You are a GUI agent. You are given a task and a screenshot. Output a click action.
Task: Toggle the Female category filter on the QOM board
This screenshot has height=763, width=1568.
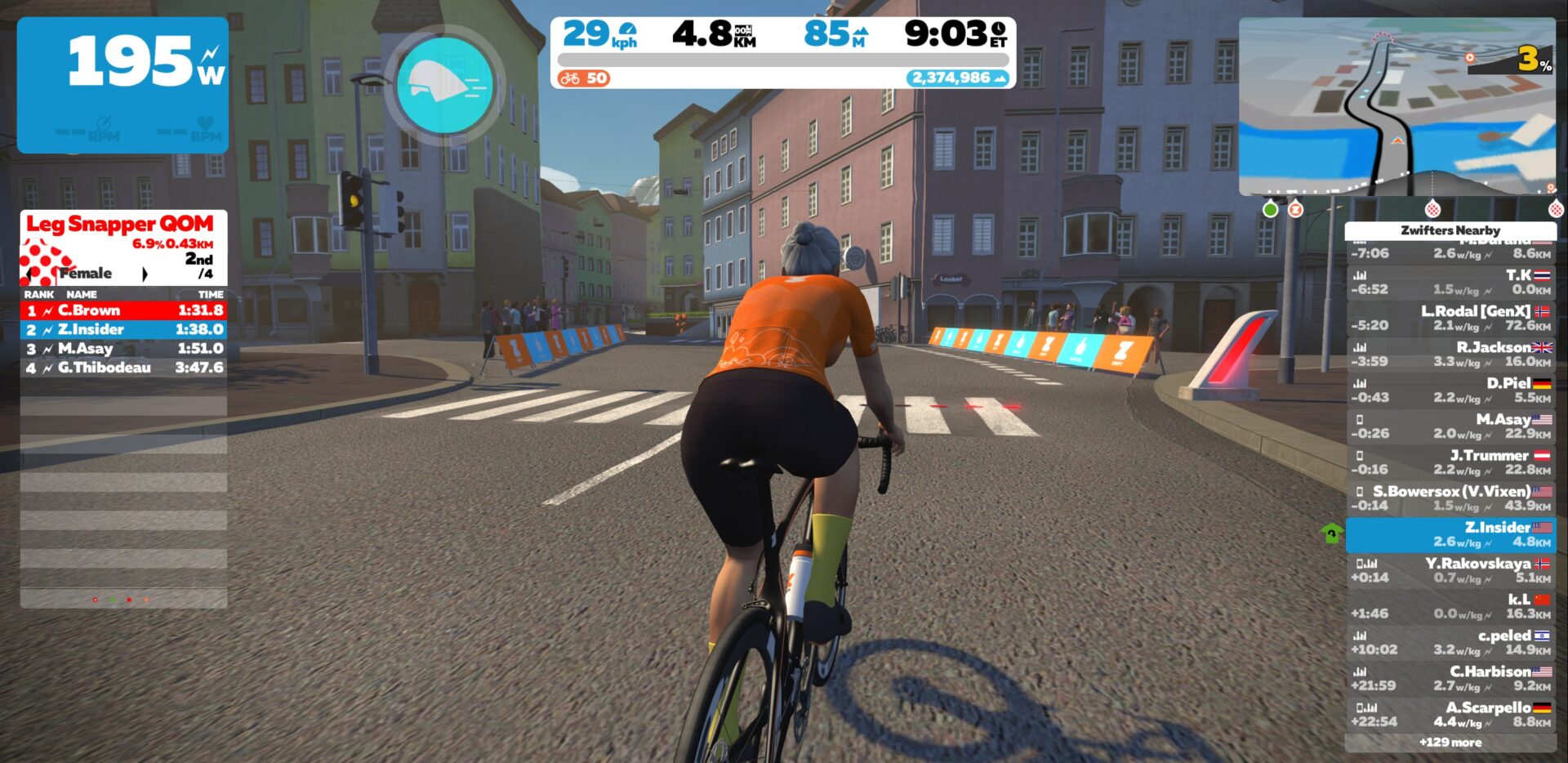point(87,274)
